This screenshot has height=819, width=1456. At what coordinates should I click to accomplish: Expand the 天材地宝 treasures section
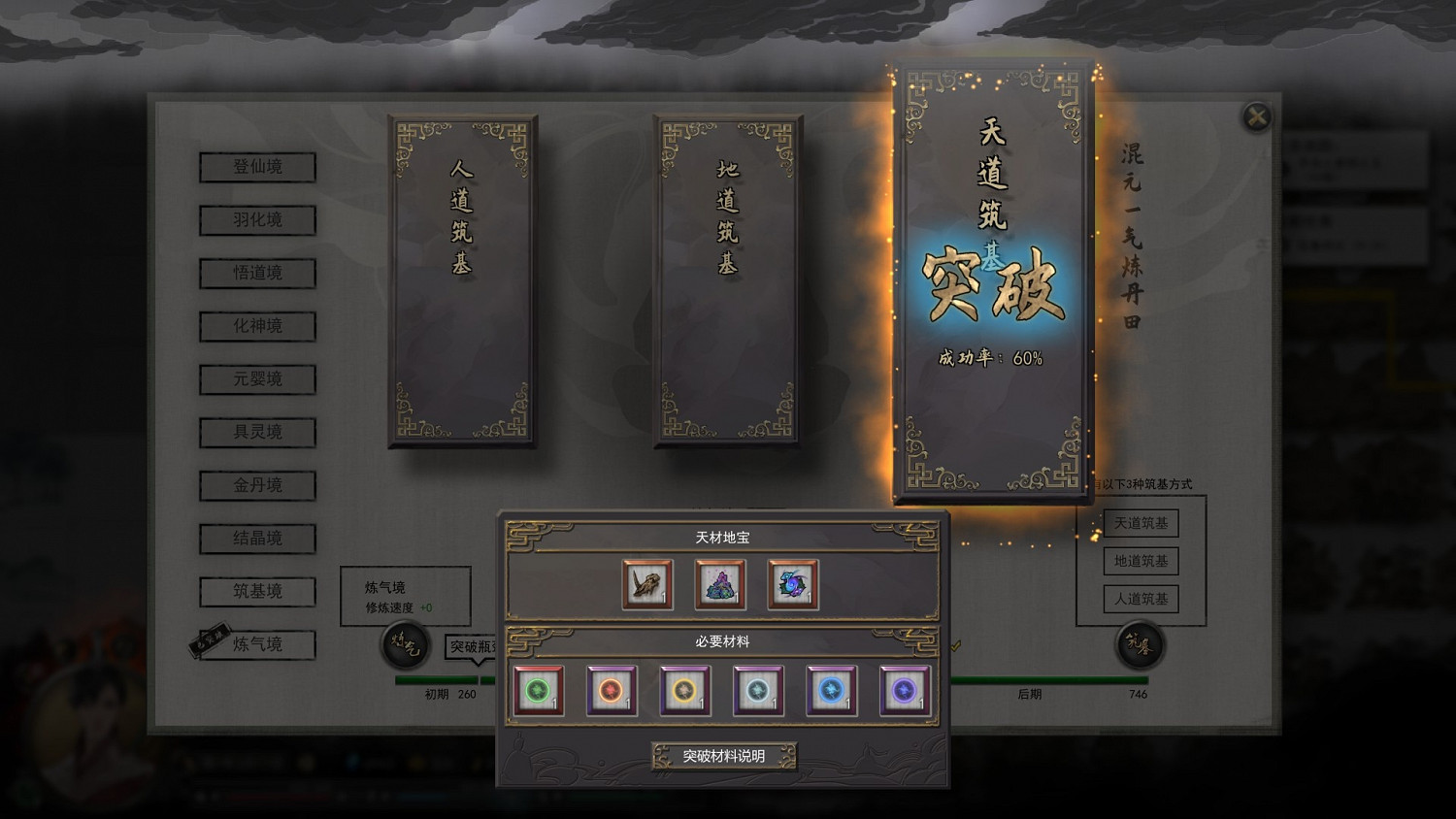pyautogui.click(x=722, y=538)
